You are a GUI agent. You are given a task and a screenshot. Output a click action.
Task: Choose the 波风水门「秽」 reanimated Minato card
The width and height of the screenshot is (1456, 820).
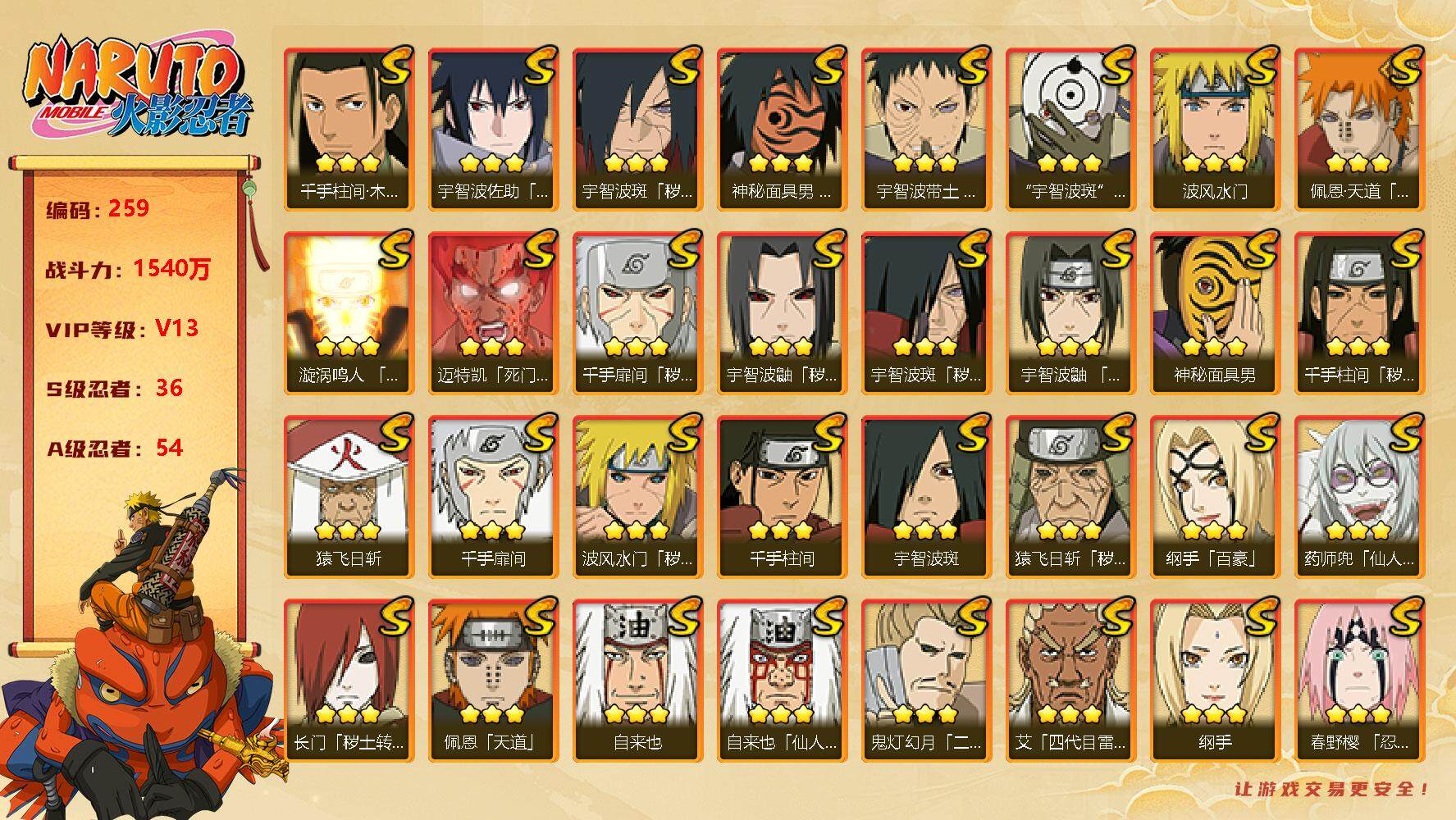(x=637, y=496)
